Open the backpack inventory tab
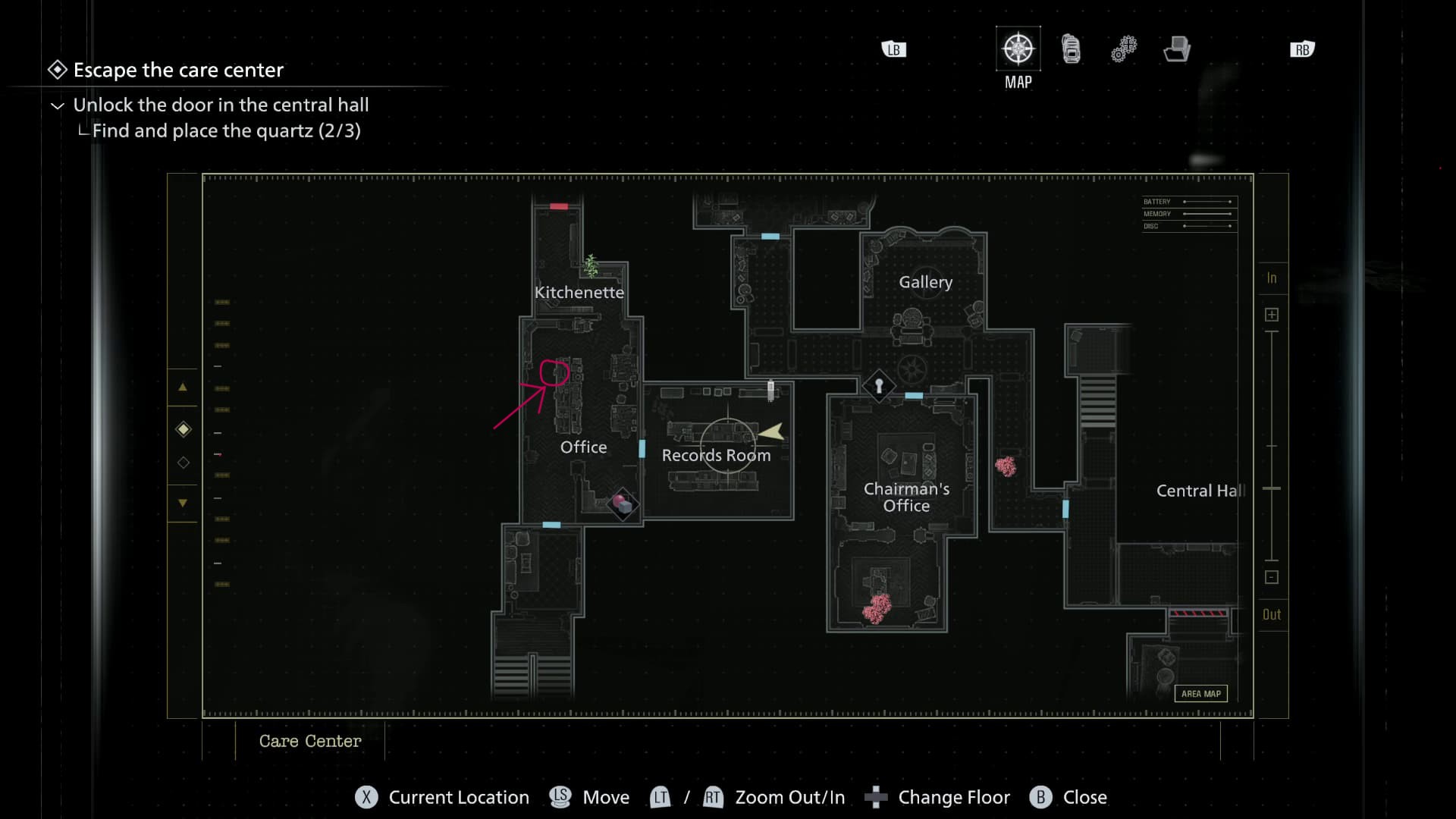1456x819 pixels. point(1071,49)
